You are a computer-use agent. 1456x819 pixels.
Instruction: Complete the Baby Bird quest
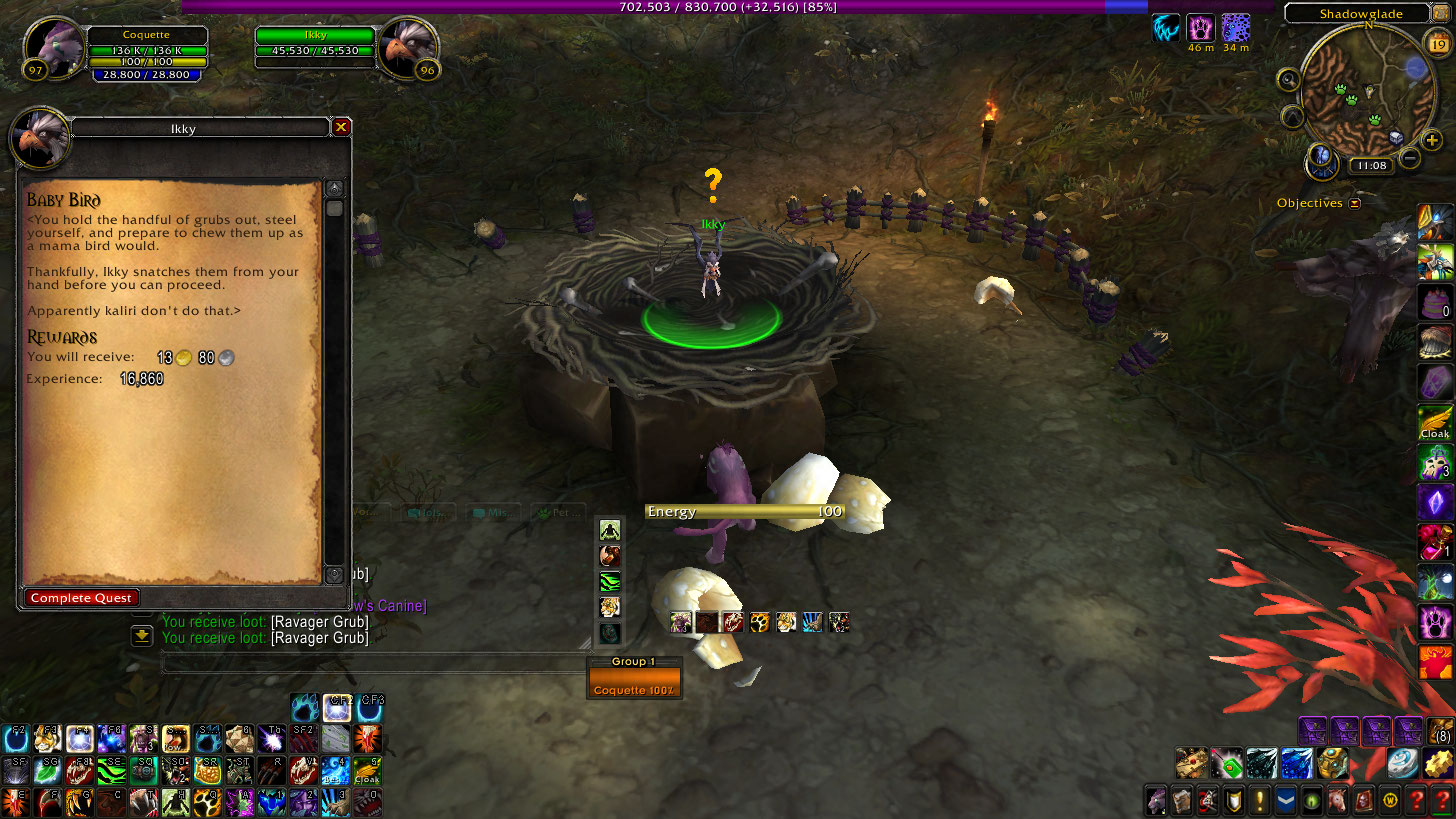tap(82, 598)
